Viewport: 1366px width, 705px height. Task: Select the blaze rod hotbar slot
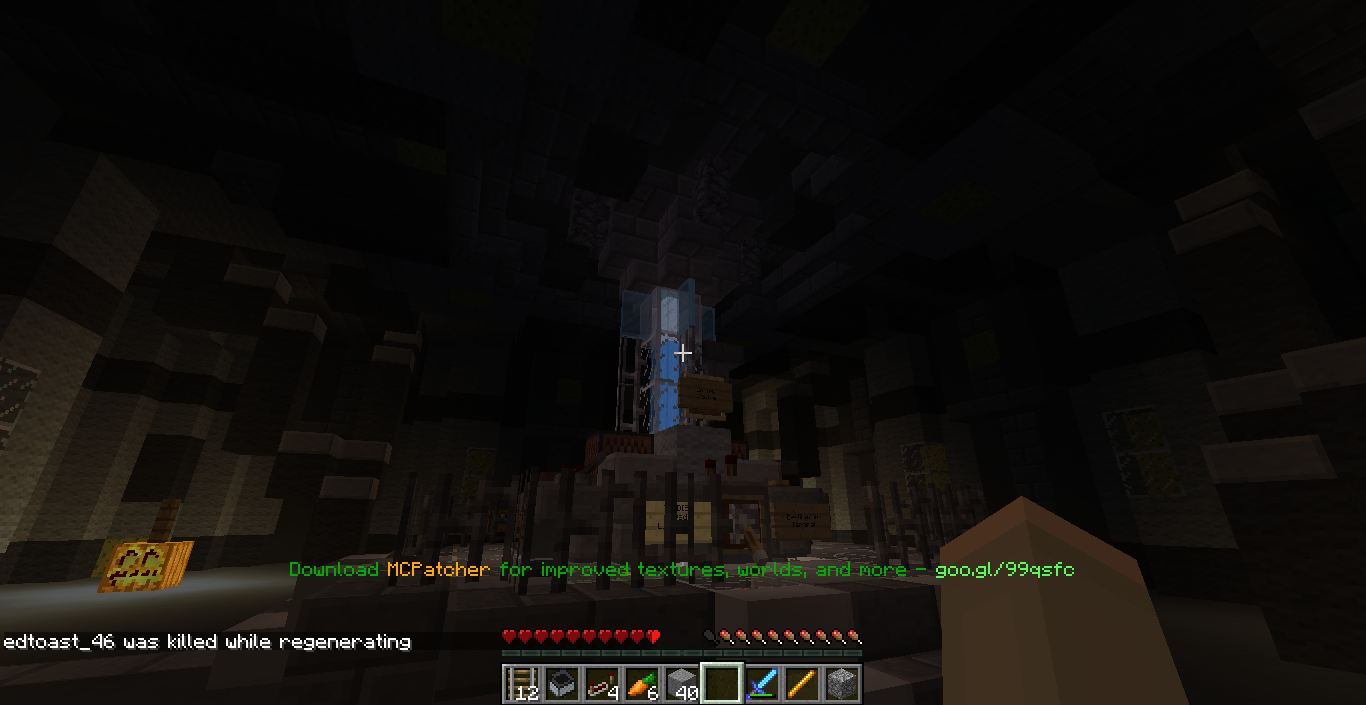[x=802, y=683]
